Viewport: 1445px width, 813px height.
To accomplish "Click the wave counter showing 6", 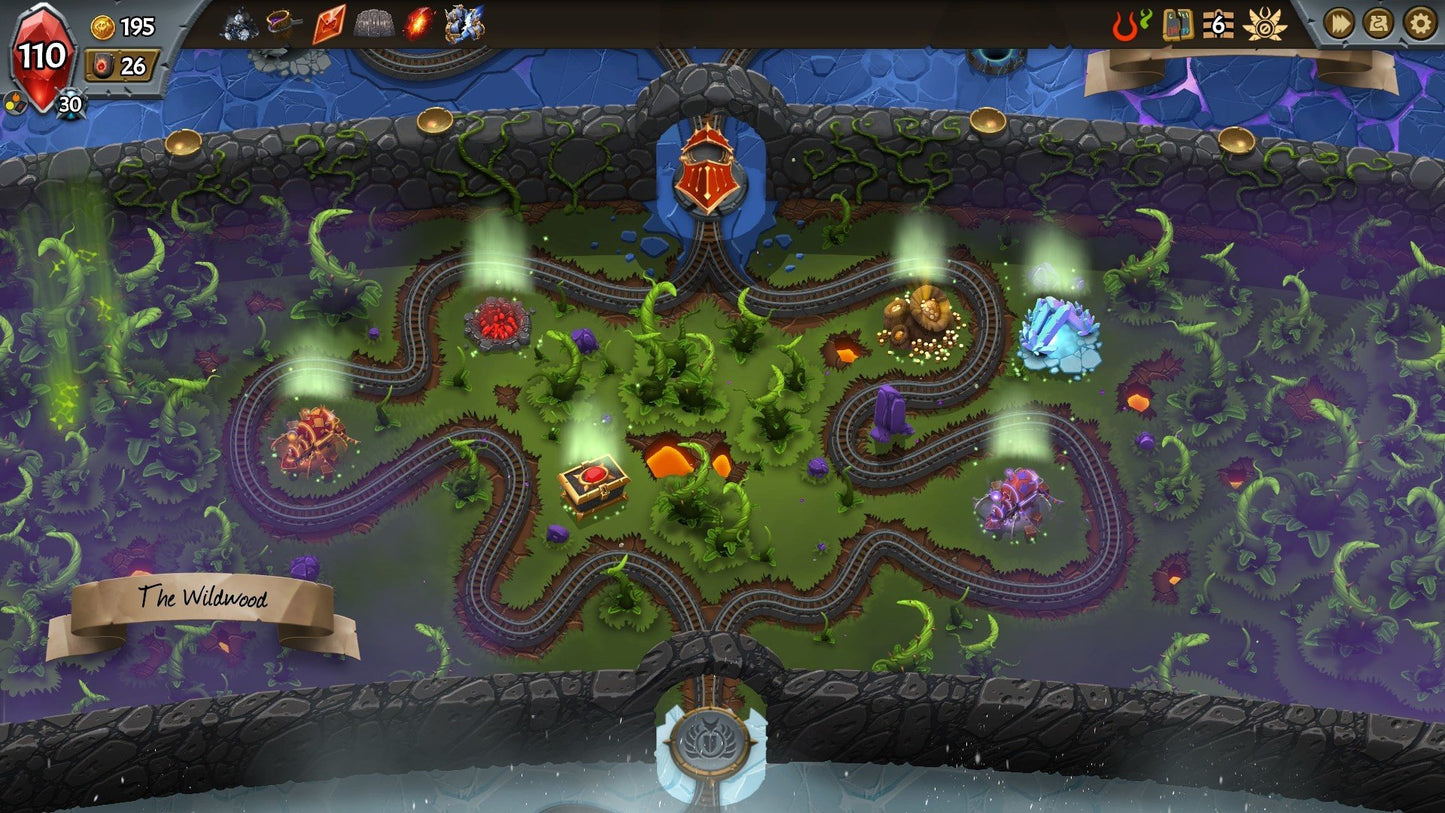I will [x=1216, y=26].
